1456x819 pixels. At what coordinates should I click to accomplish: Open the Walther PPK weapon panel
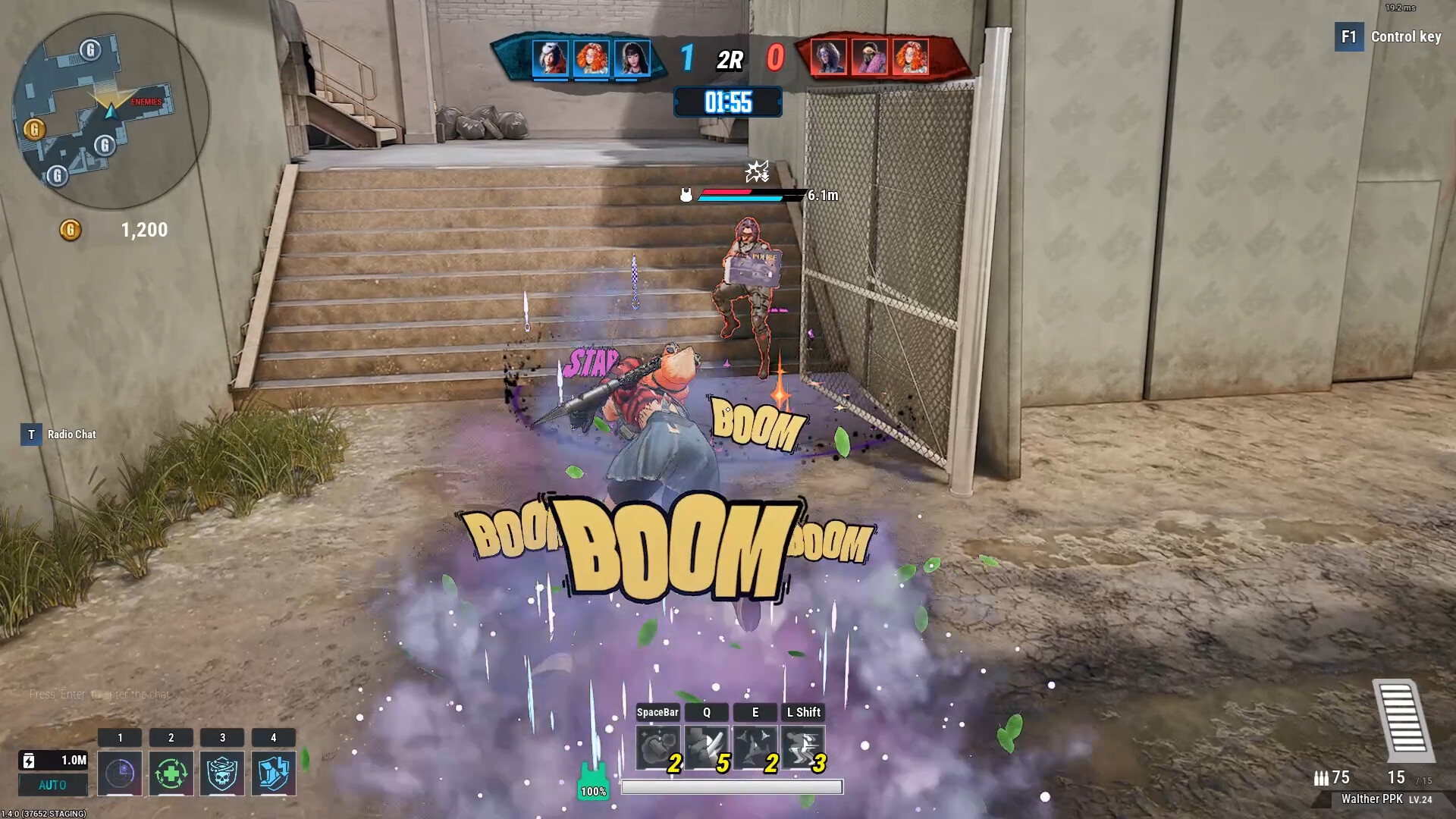point(1374,799)
